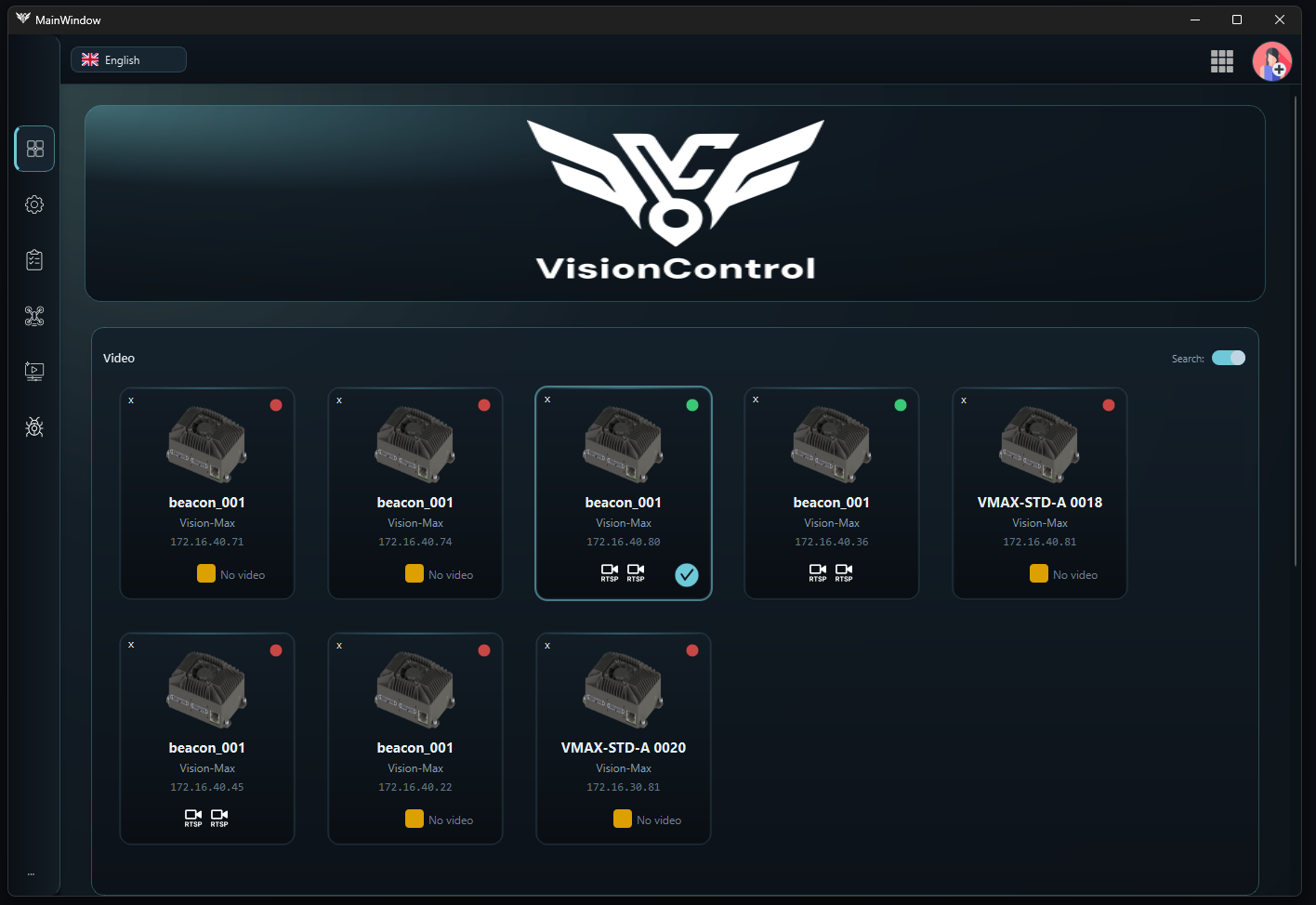1316x905 pixels.
Task: Open the apps grid icon at top right
Action: click(1221, 60)
